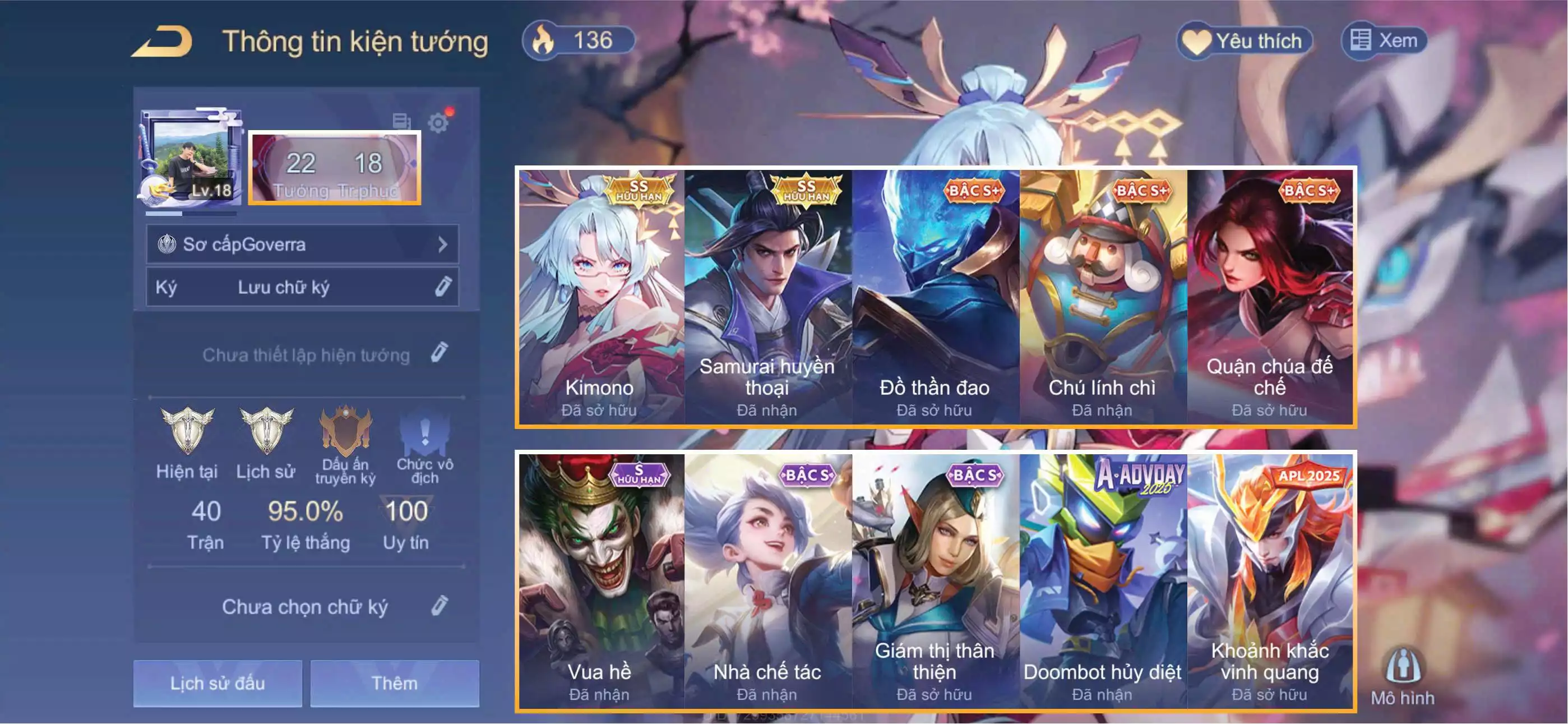Choose the Đồ thần đao skin card
The height and width of the screenshot is (724, 1568).
[x=935, y=297]
